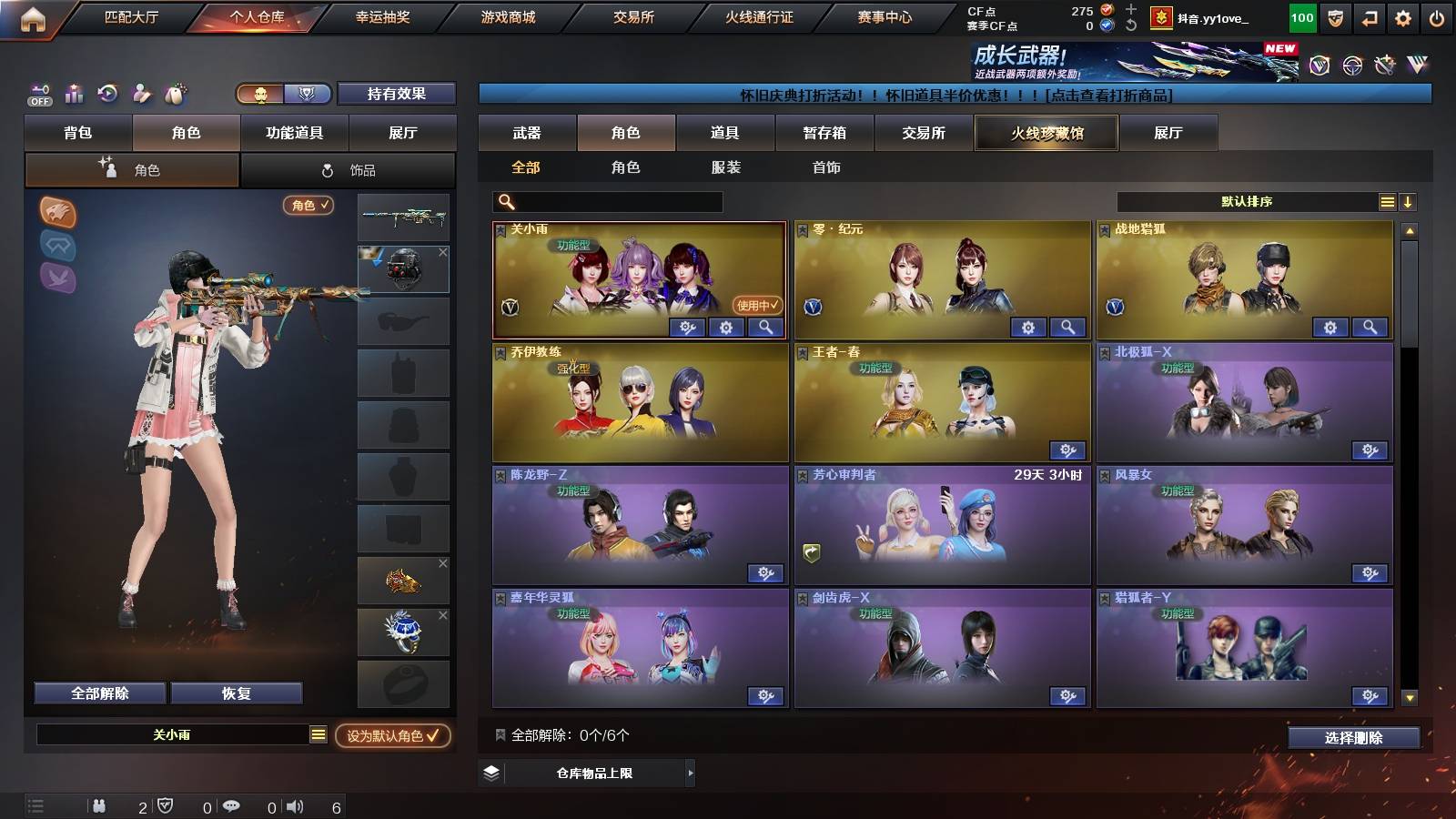
Task: Click the replay history icon near top-left toolbar
Action: tap(106, 94)
